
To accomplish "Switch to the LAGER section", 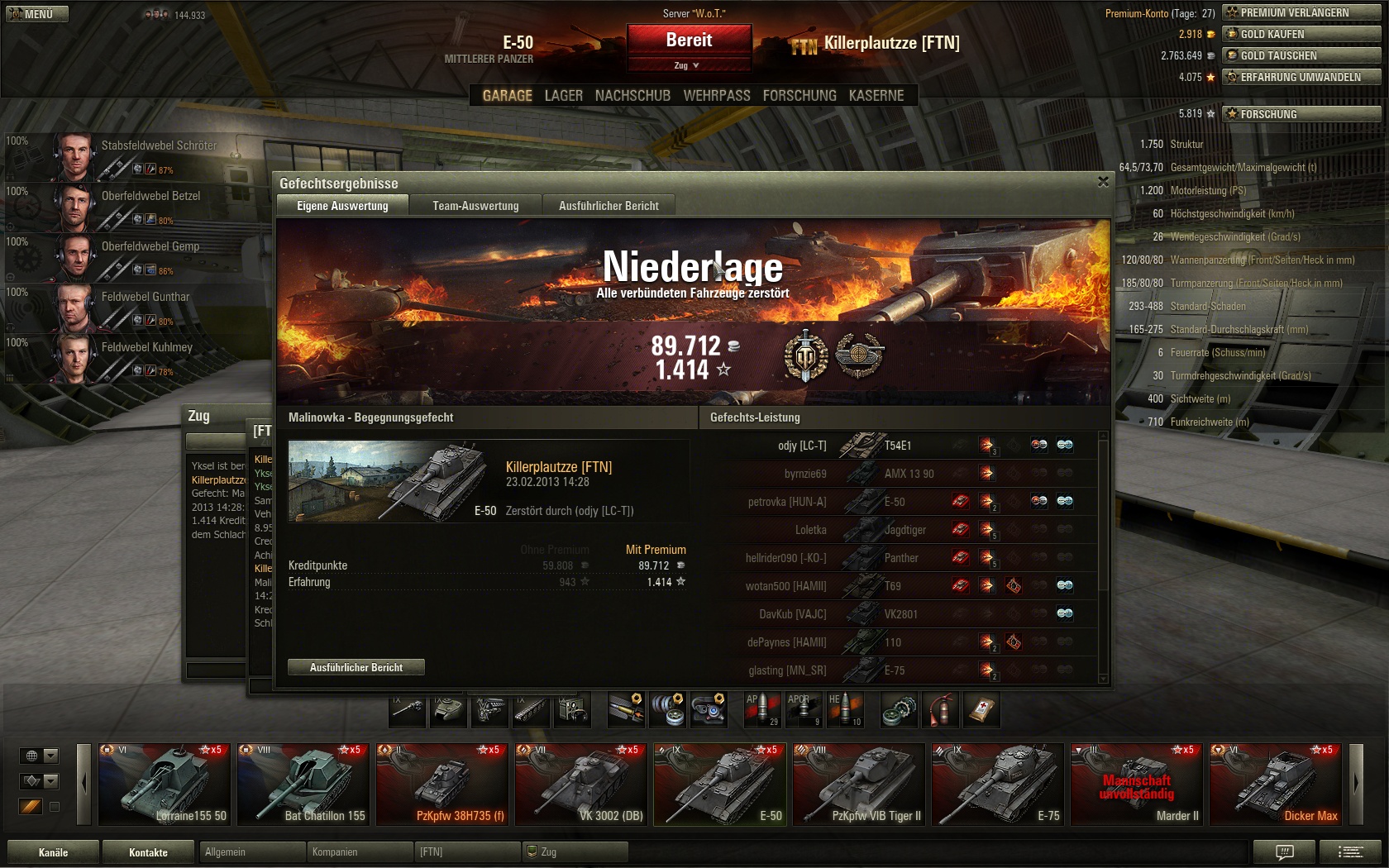I will pyautogui.click(x=563, y=96).
